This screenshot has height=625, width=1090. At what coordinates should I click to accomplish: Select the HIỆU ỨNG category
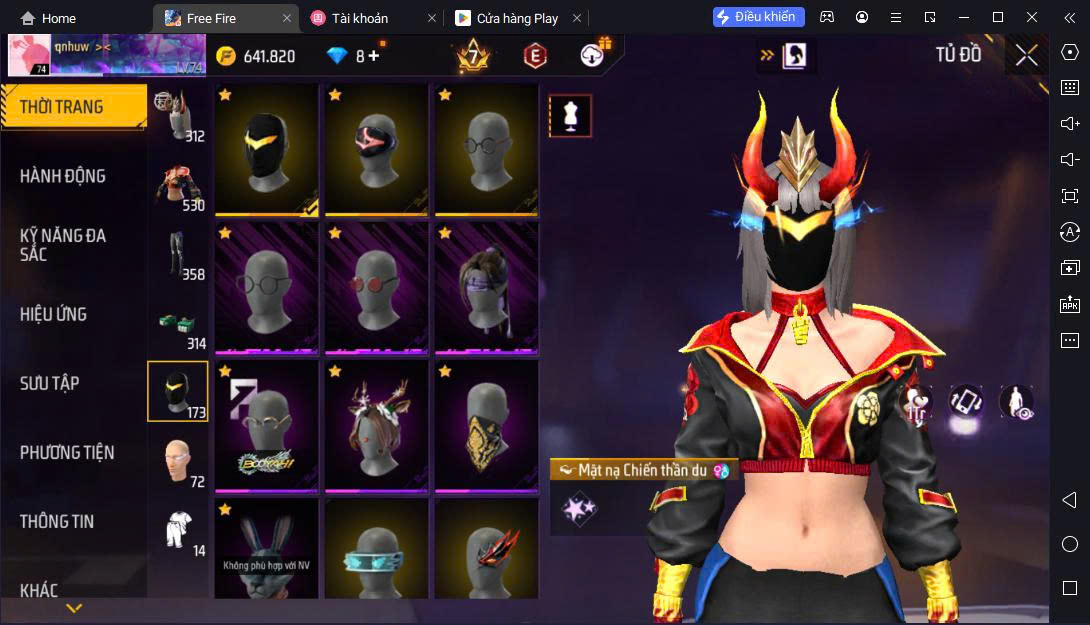tap(54, 314)
